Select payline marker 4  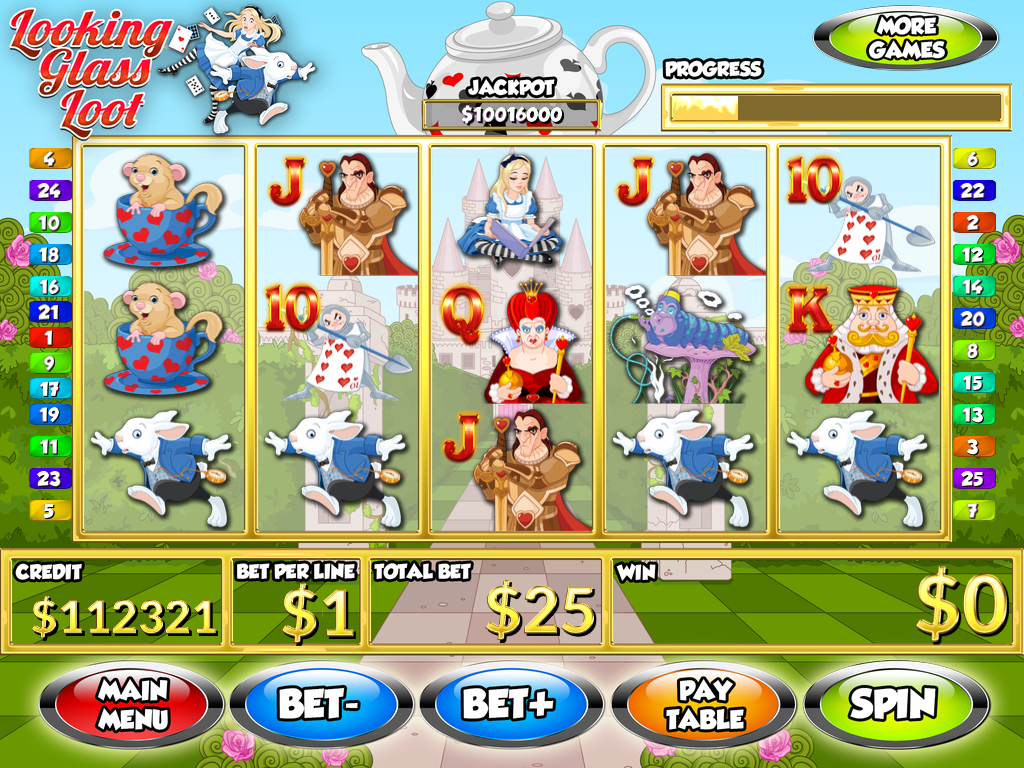click(x=50, y=158)
